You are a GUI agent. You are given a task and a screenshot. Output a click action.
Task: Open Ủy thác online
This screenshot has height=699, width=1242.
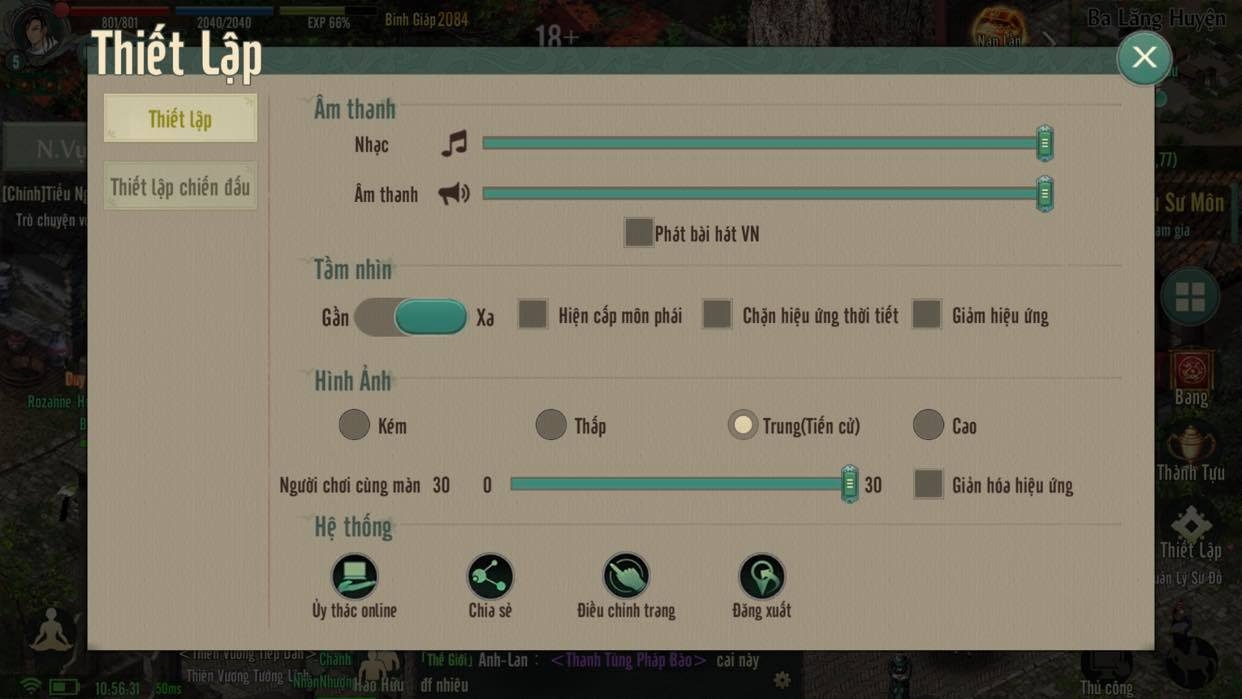coord(355,578)
